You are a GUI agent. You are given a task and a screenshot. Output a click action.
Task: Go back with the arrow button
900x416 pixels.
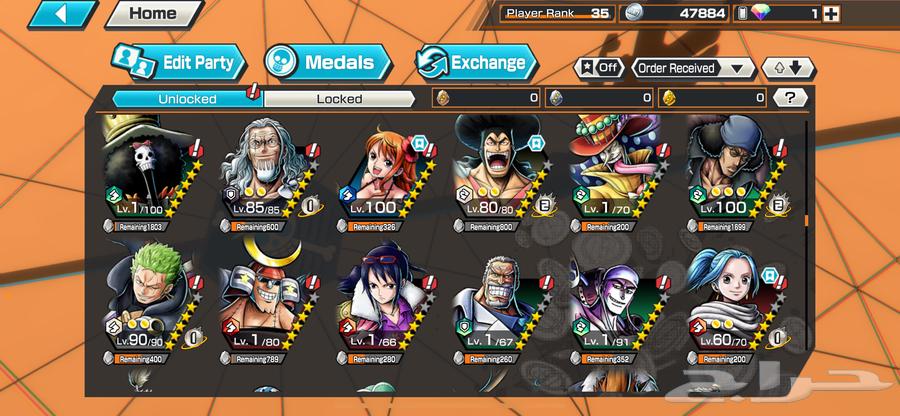click(x=50, y=14)
